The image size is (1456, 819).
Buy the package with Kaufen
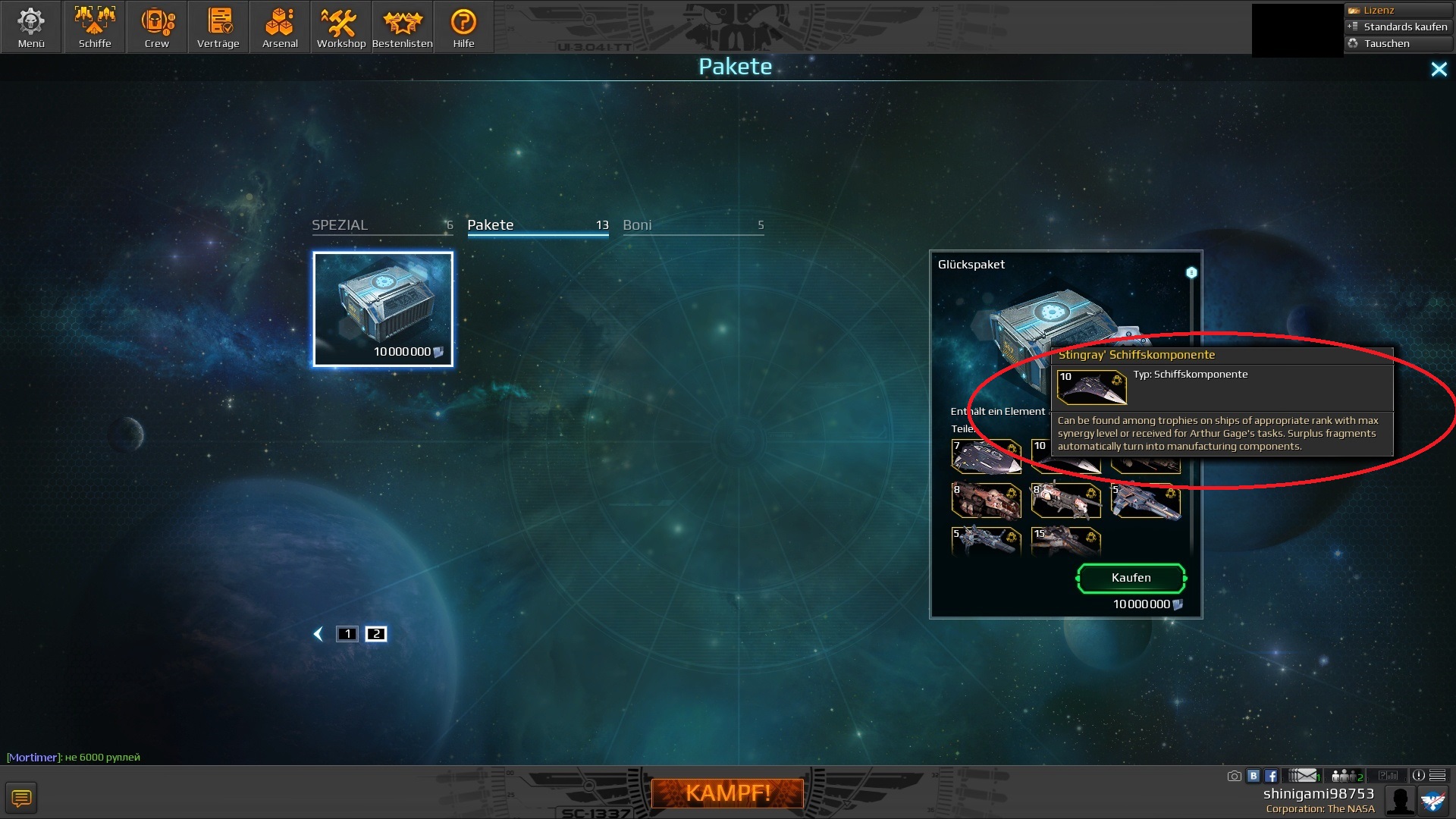click(1131, 578)
